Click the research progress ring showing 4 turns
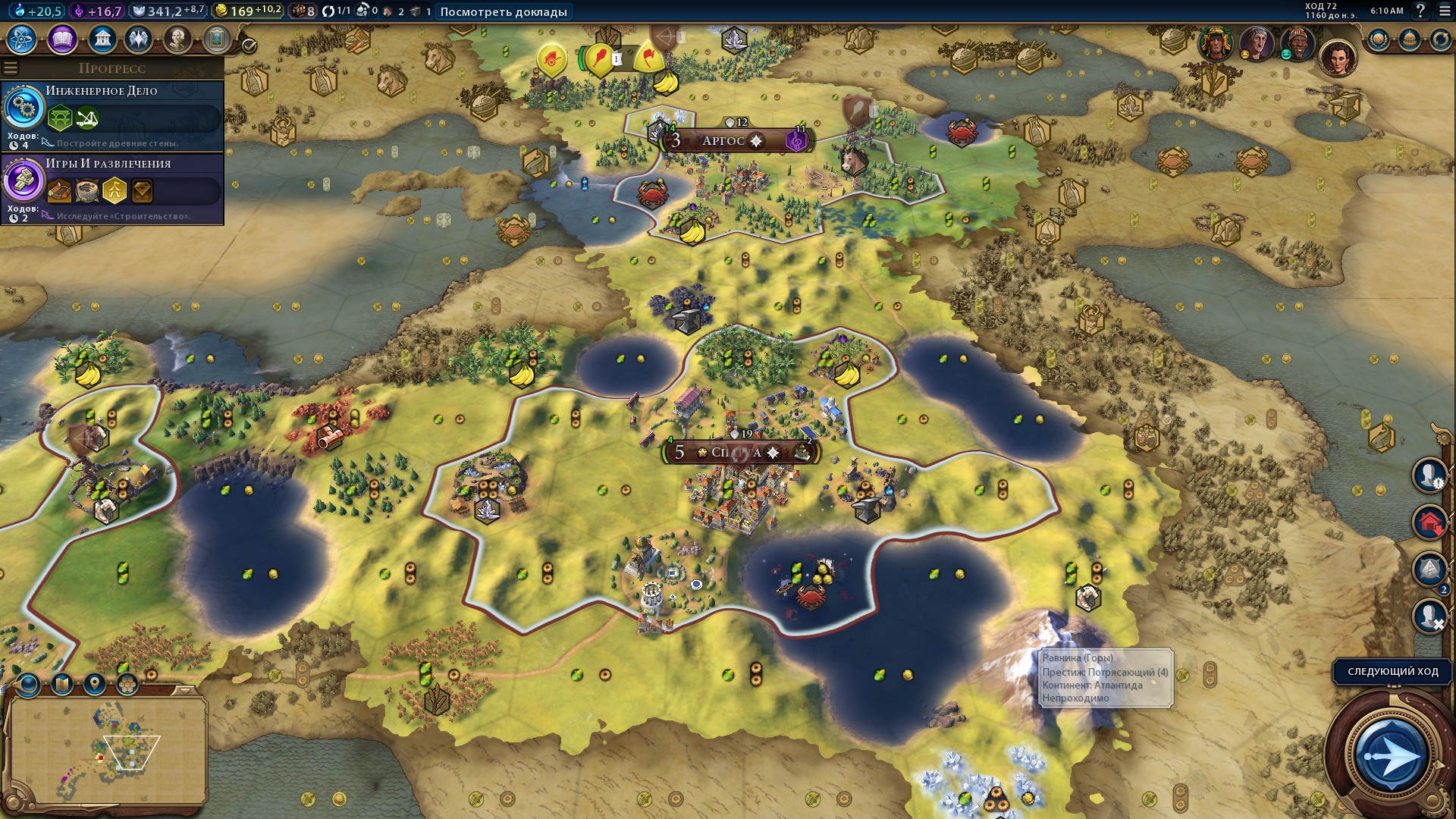The width and height of the screenshot is (1456, 819). coord(25,109)
